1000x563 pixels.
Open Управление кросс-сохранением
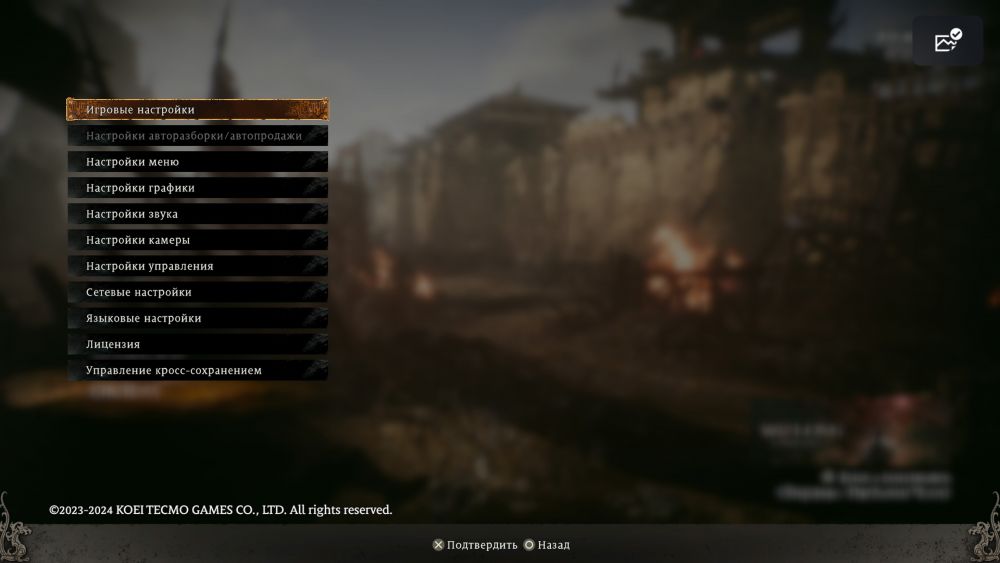tap(197, 369)
